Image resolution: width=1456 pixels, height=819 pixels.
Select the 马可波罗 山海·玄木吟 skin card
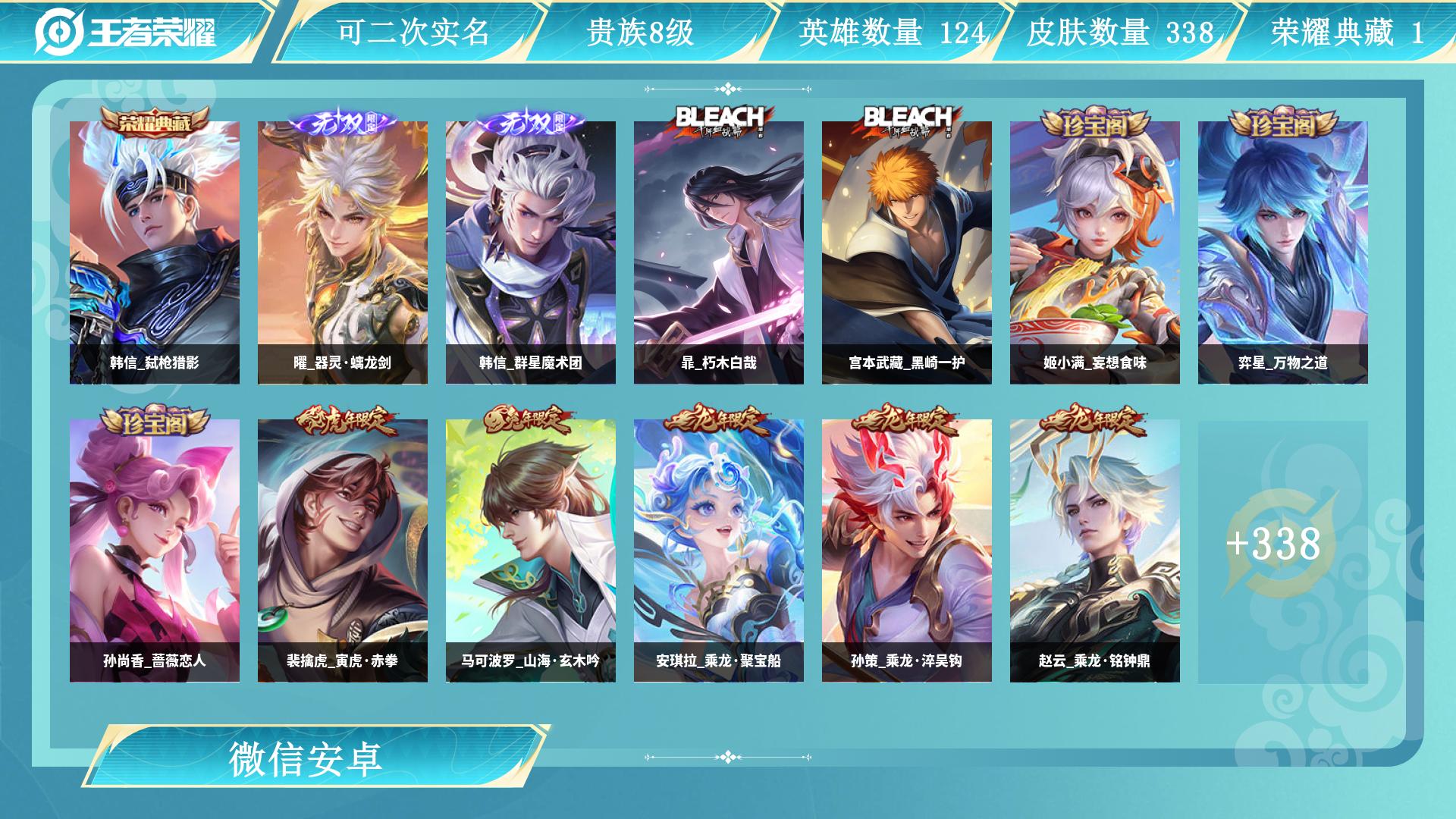tap(531, 551)
